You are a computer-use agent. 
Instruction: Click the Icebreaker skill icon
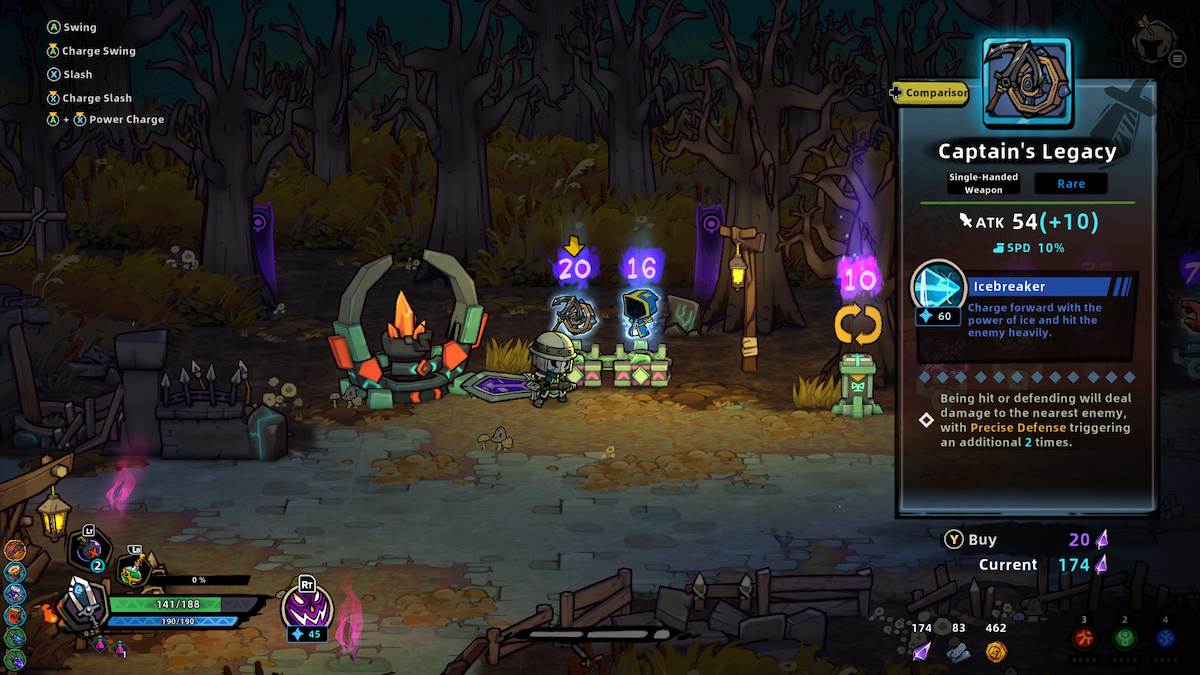pos(938,287)
